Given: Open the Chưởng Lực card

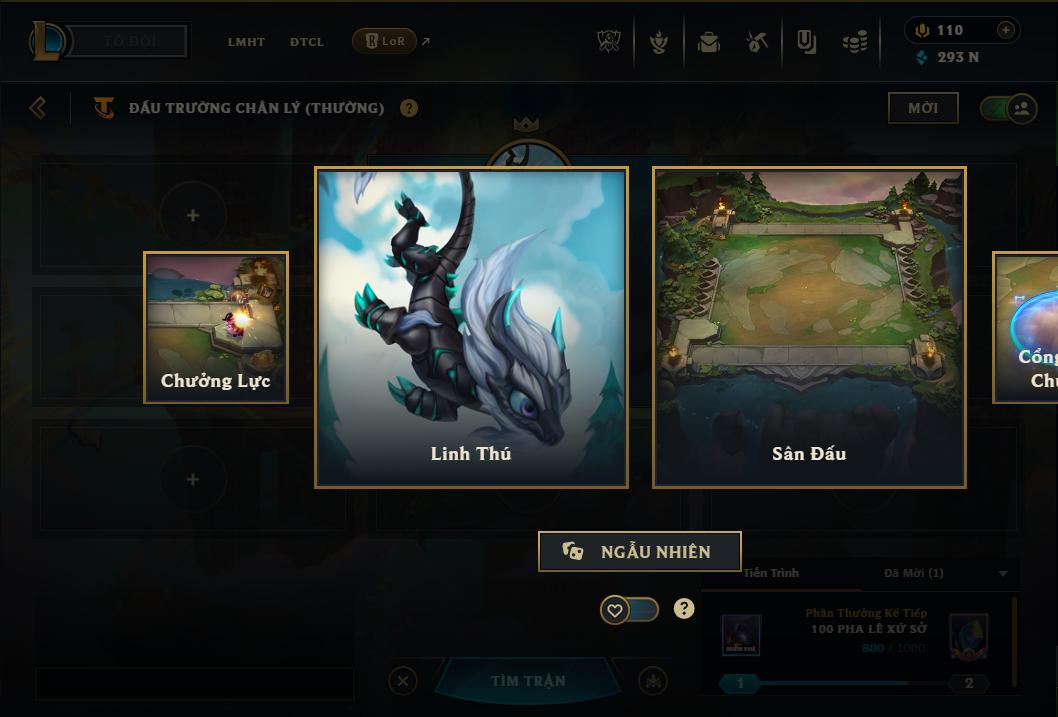Looking at the screenshot, I should (216, 327).
